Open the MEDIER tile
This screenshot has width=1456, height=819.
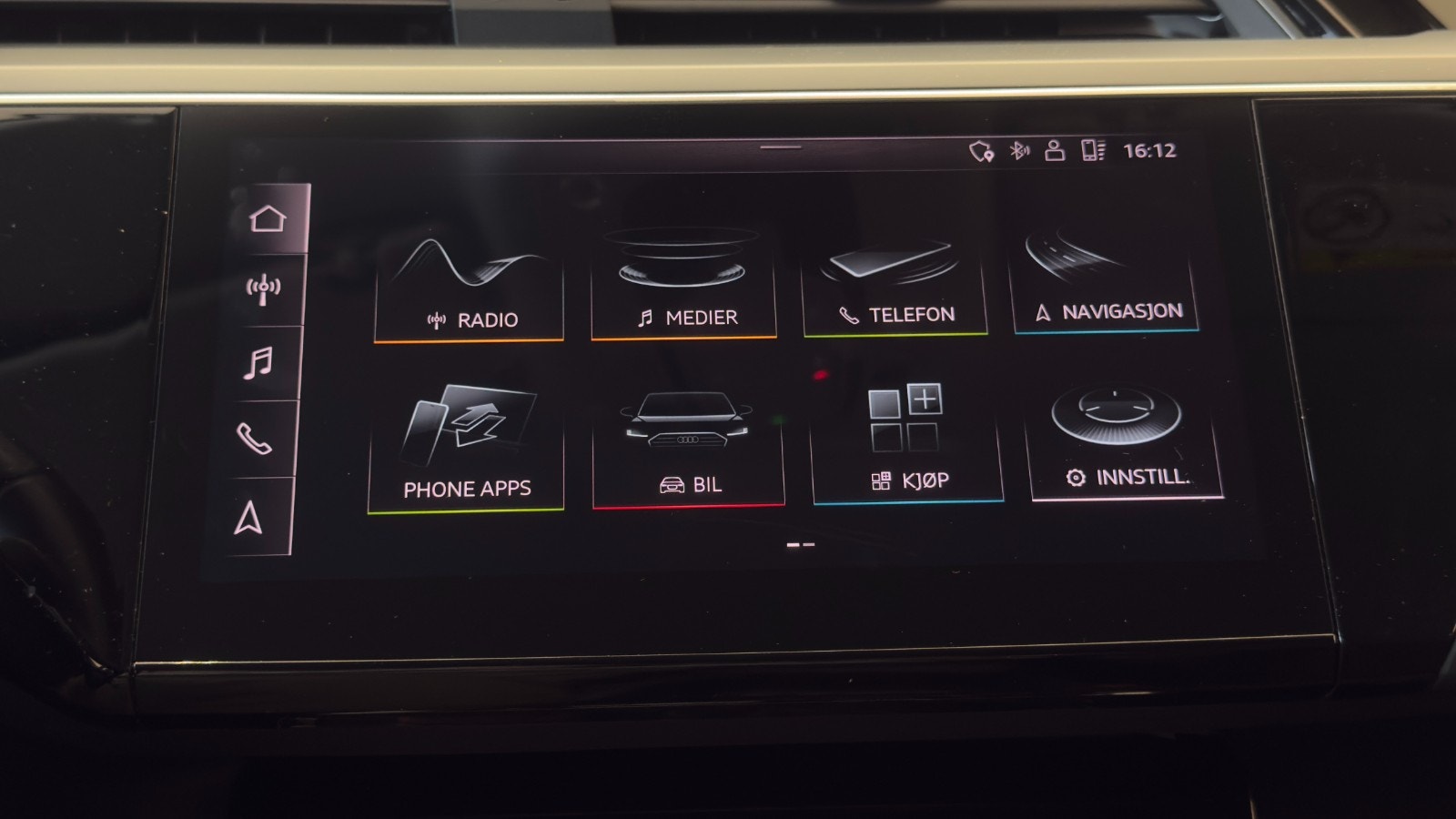pyautogui.click(x=682, y=278)
